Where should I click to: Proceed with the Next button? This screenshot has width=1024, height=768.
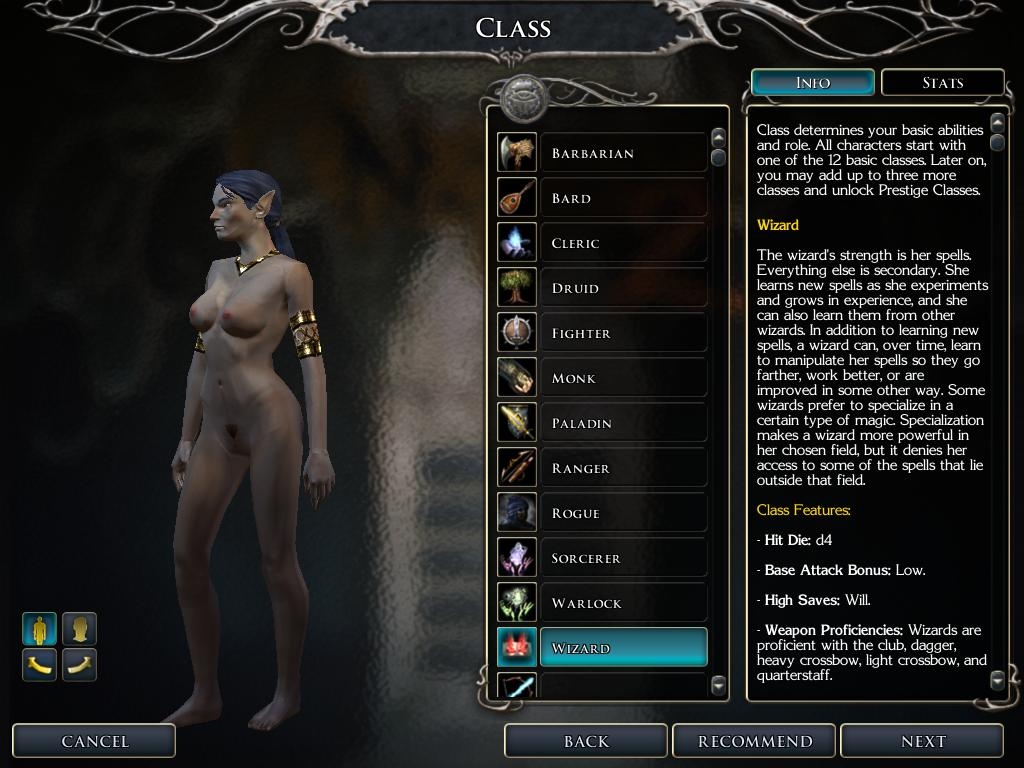pos(922,741)
